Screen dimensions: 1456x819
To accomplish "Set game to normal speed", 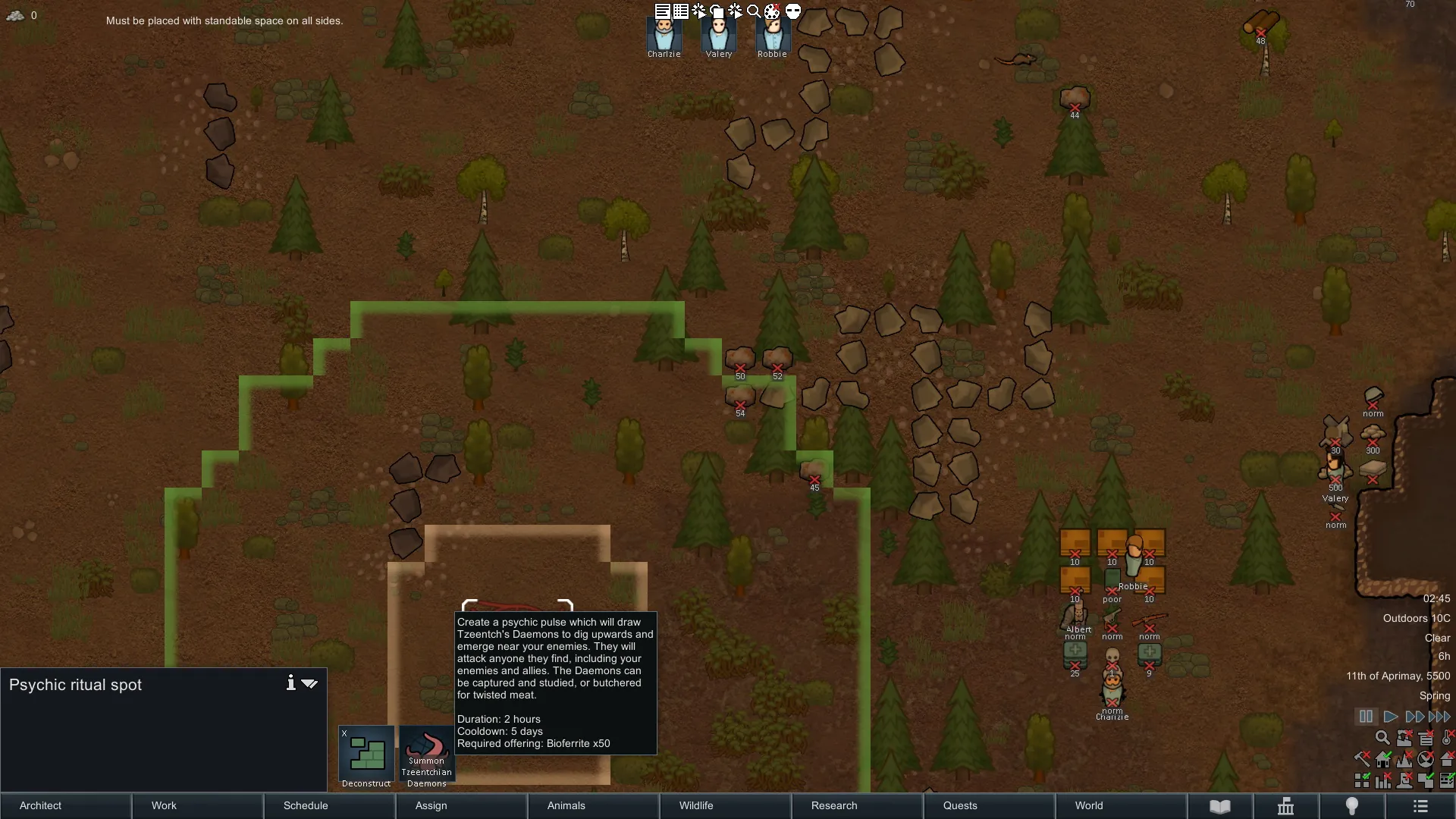I will 1390,717.
